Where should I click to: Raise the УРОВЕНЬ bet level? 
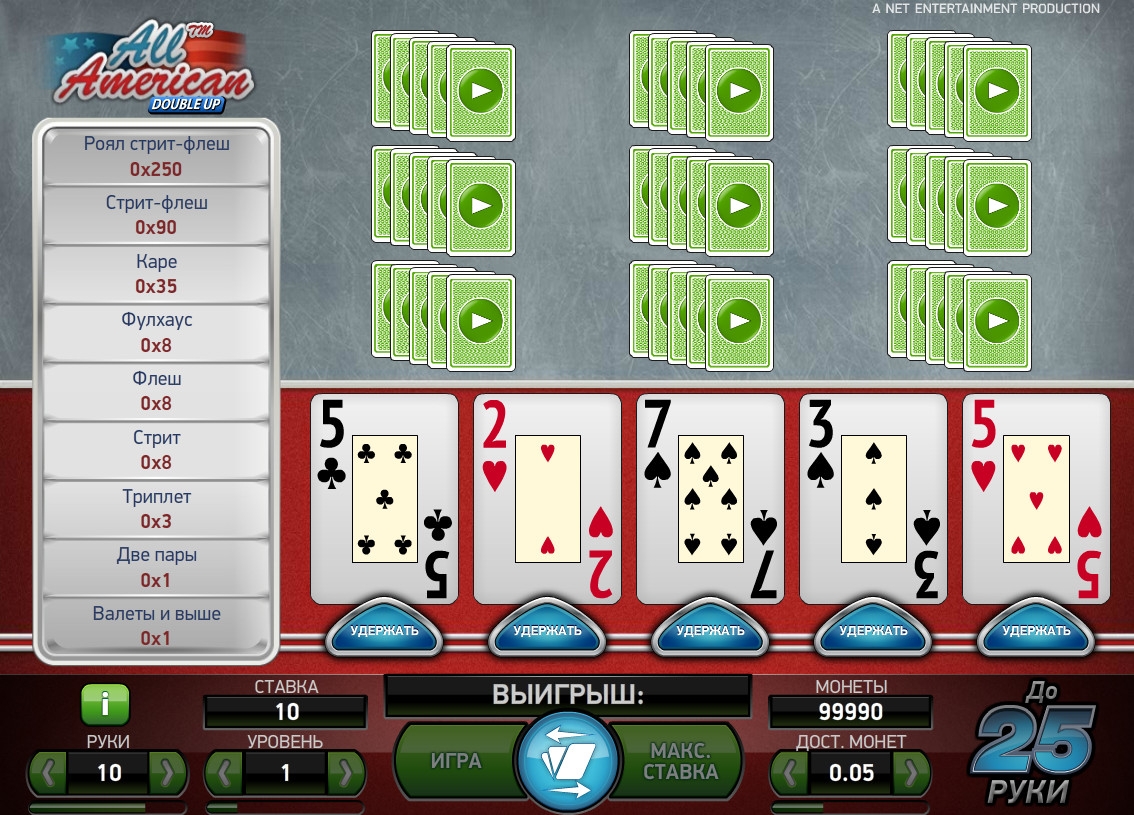click(x=345, y=773)
